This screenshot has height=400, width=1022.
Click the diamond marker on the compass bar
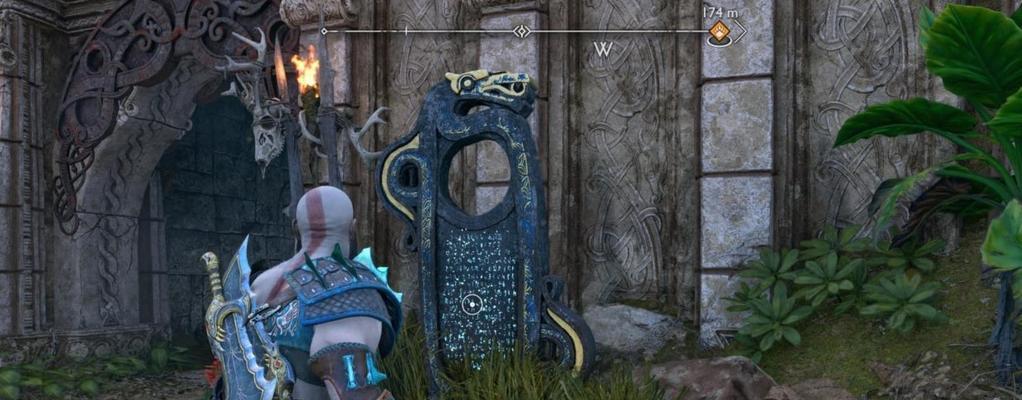[x=521, y=32]
